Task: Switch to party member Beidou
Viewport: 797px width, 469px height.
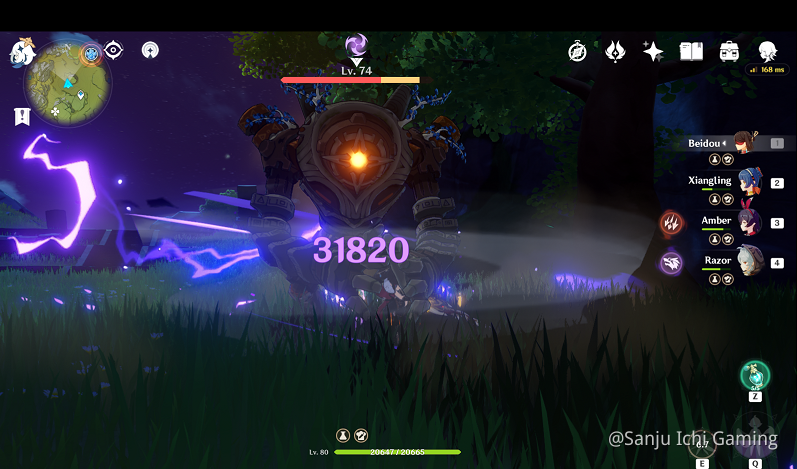Action: (x=743, y=143)
